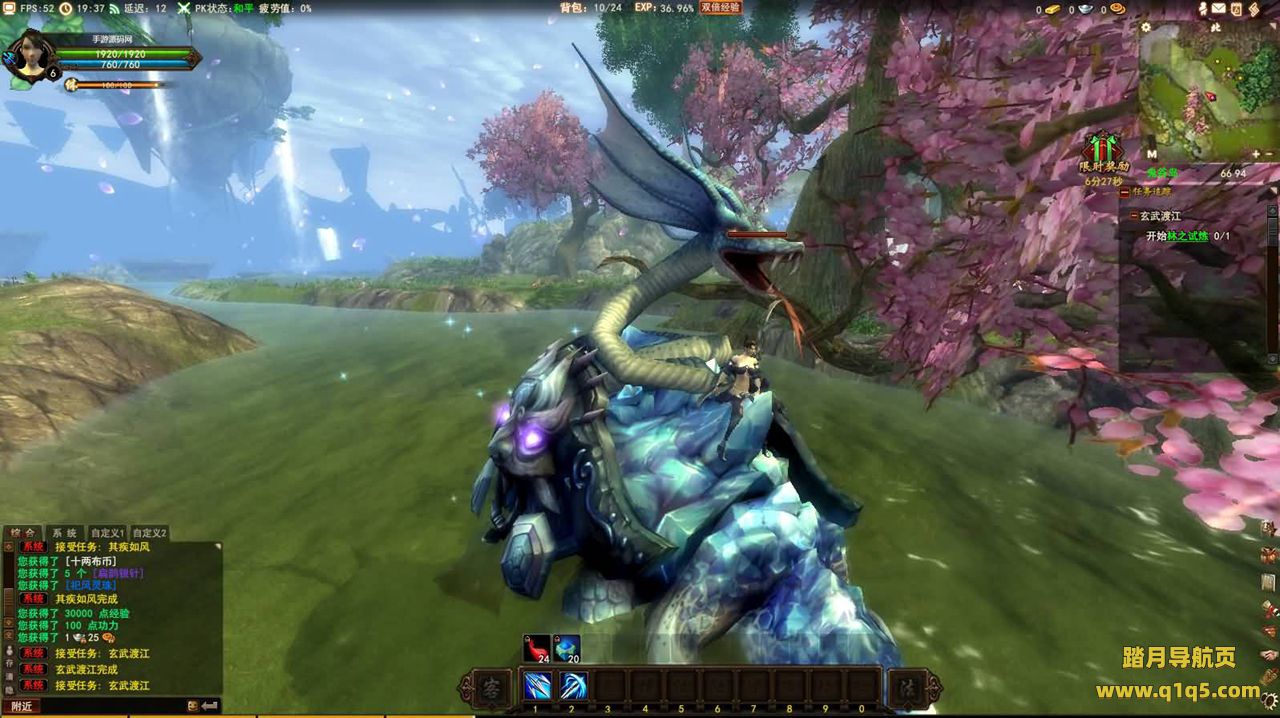Click the chat send arrow button
The height and width of the screenshot is (718, 1280).
click(x=210, y=706)
